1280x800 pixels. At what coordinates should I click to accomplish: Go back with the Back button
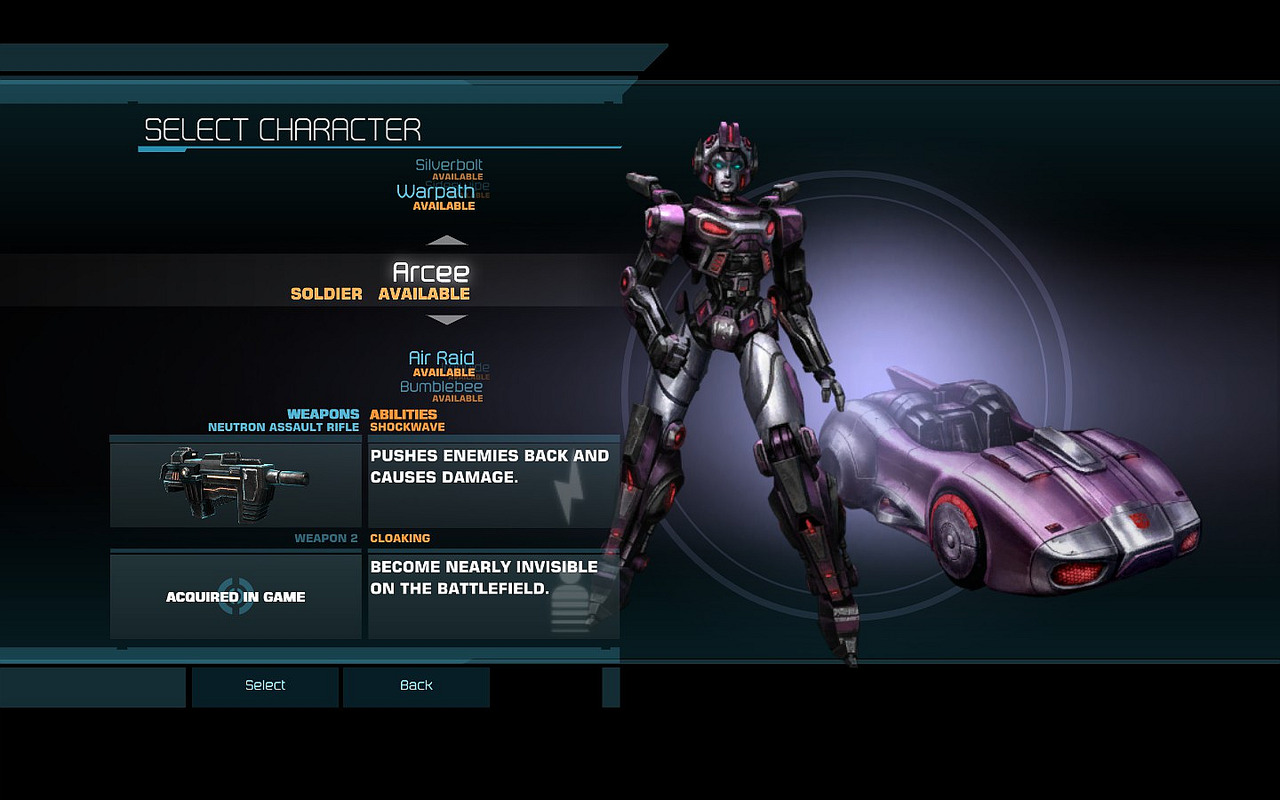click(x=416, y=686)
